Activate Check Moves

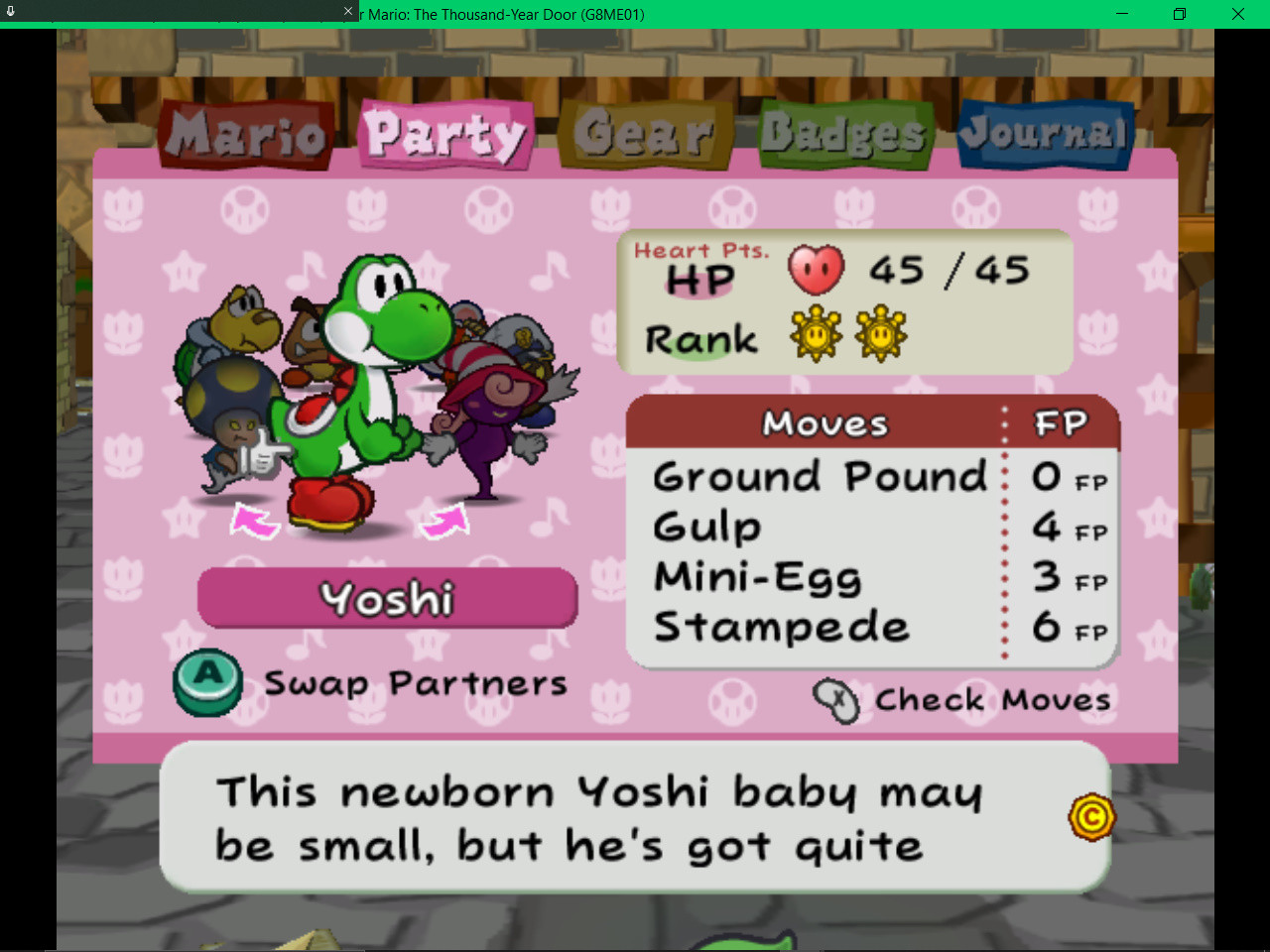point(991,700)
